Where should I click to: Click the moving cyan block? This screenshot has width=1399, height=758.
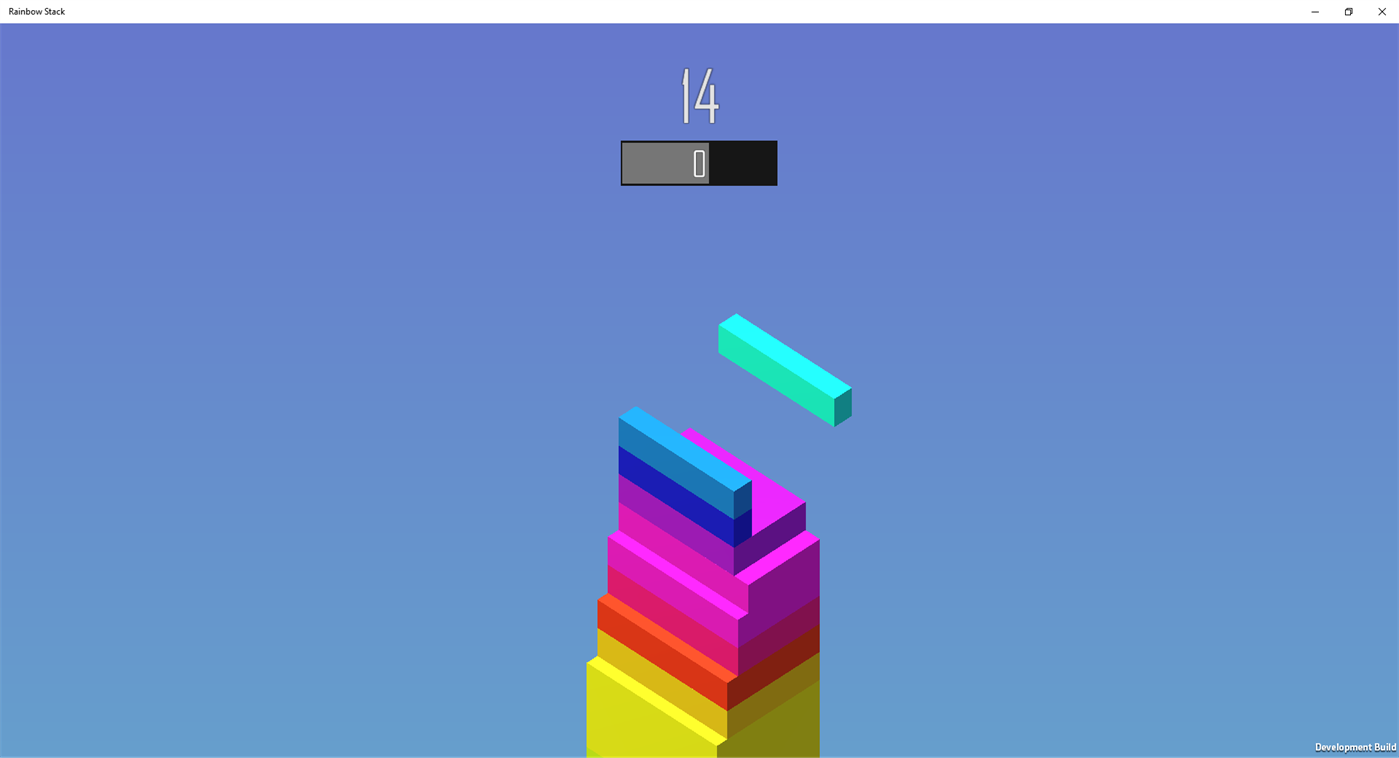(784, 370)
